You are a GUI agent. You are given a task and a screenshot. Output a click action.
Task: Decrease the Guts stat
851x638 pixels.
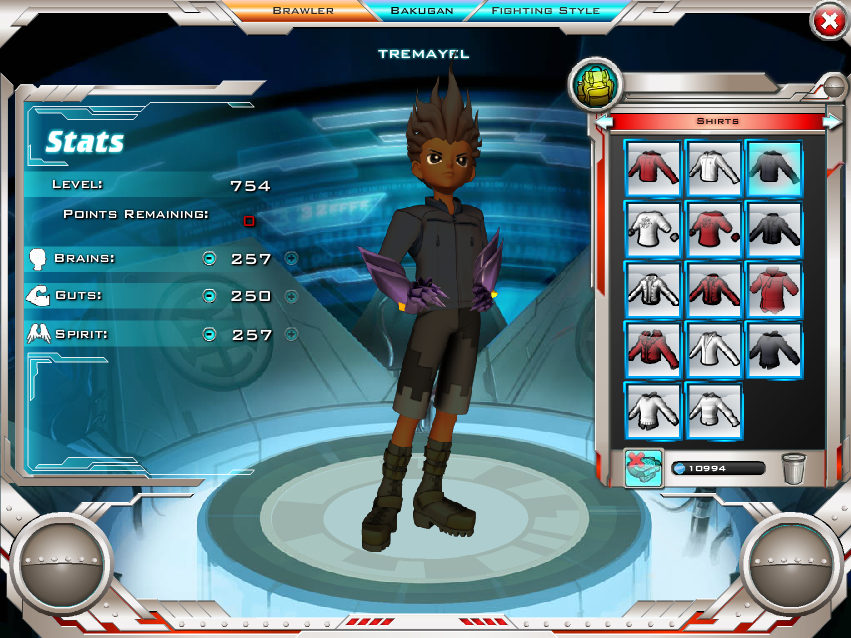click(x=209, y=296)
